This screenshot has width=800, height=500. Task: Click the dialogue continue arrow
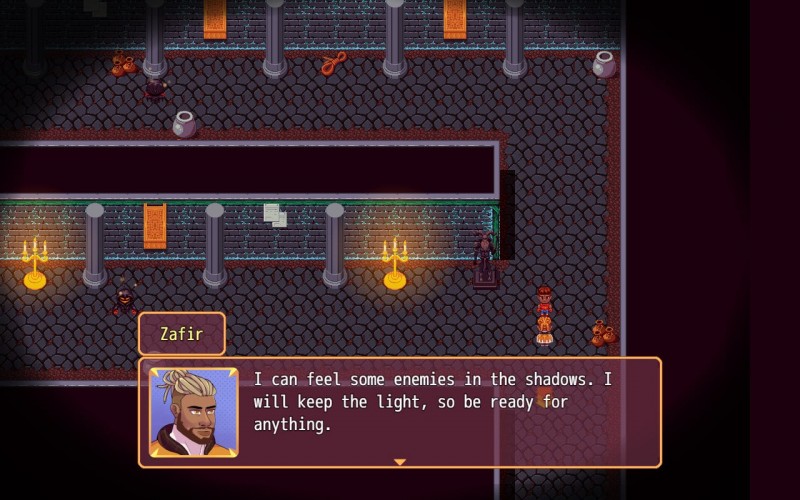click(400, 462)
